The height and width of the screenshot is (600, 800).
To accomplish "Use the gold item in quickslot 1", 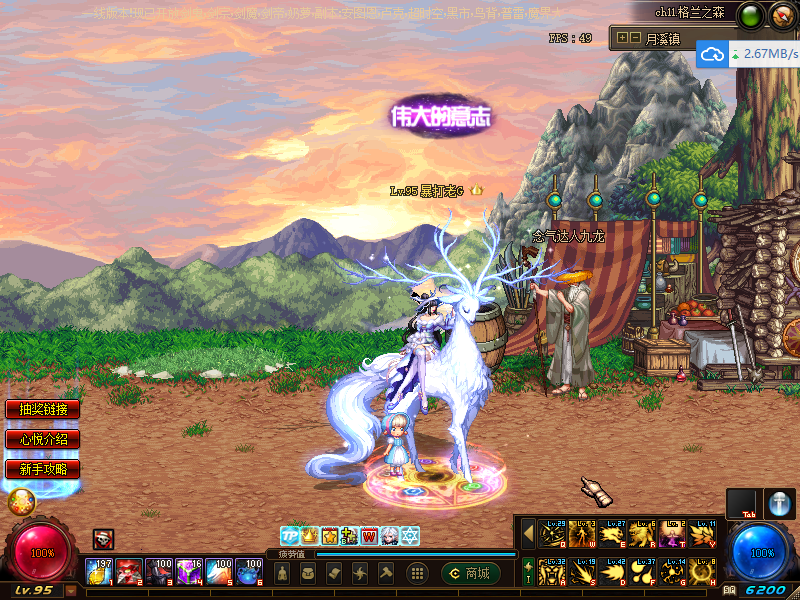I will pyautogui.click(x=99, y=571).
